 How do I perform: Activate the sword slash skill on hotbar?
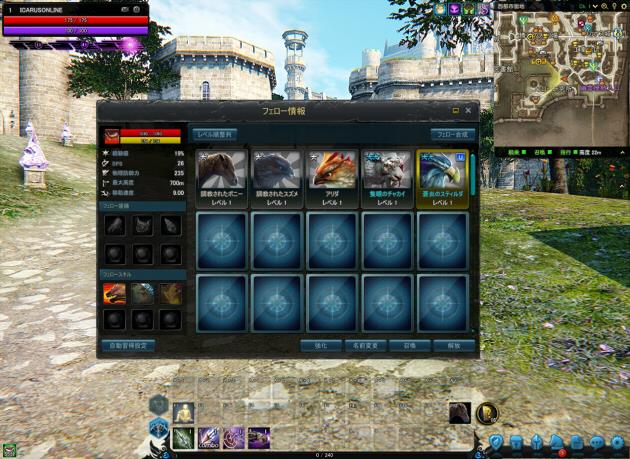coord(183,437)
